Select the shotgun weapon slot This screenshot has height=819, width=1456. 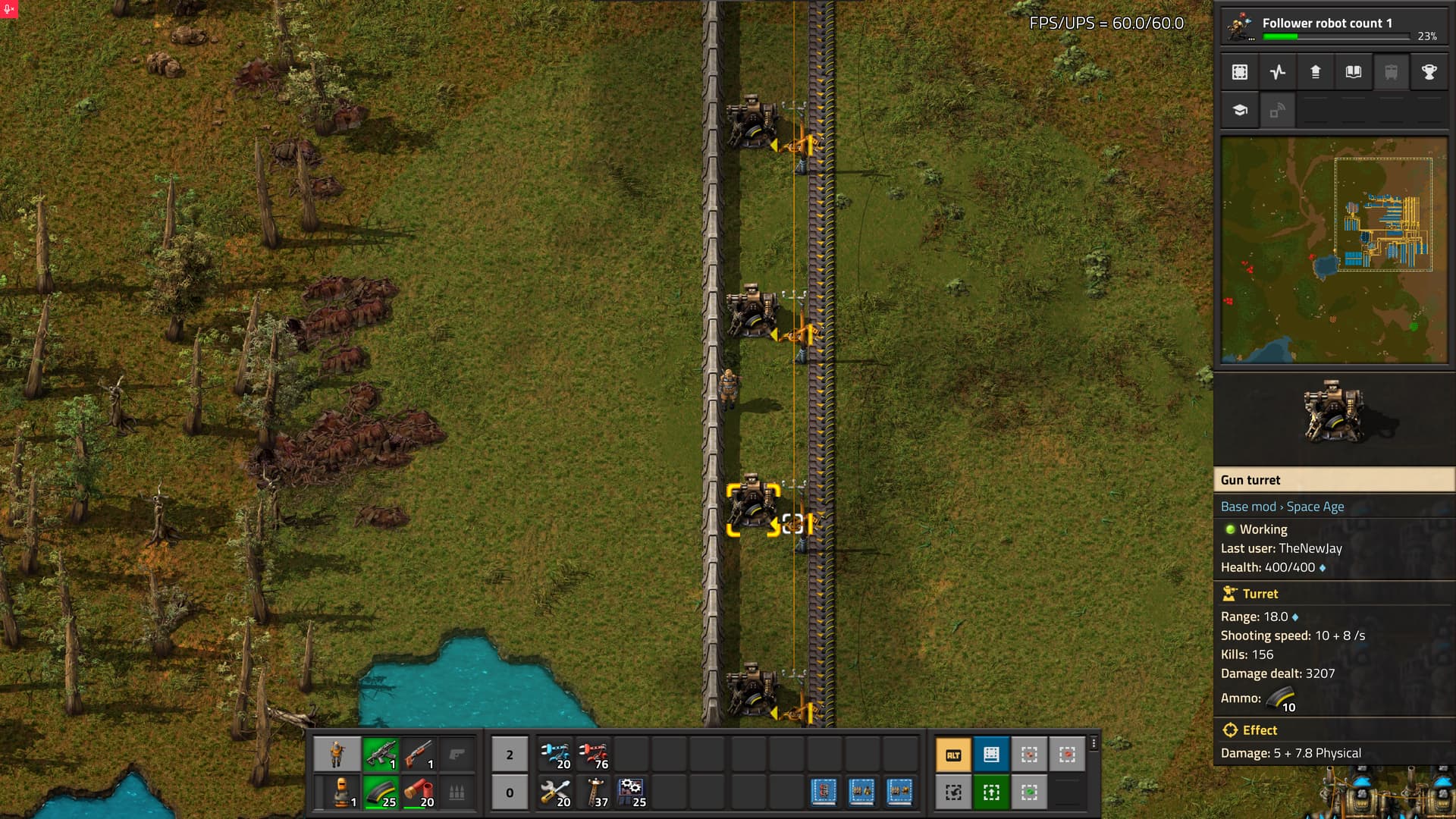pyautogui.click(x=419, y=754)
